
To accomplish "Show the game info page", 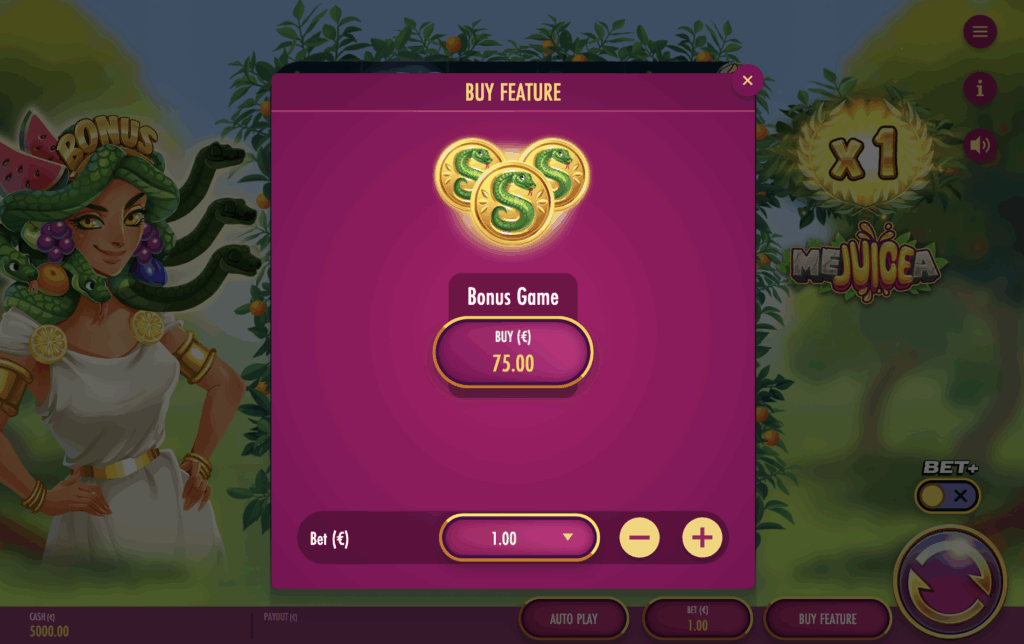I will [980, 89].
